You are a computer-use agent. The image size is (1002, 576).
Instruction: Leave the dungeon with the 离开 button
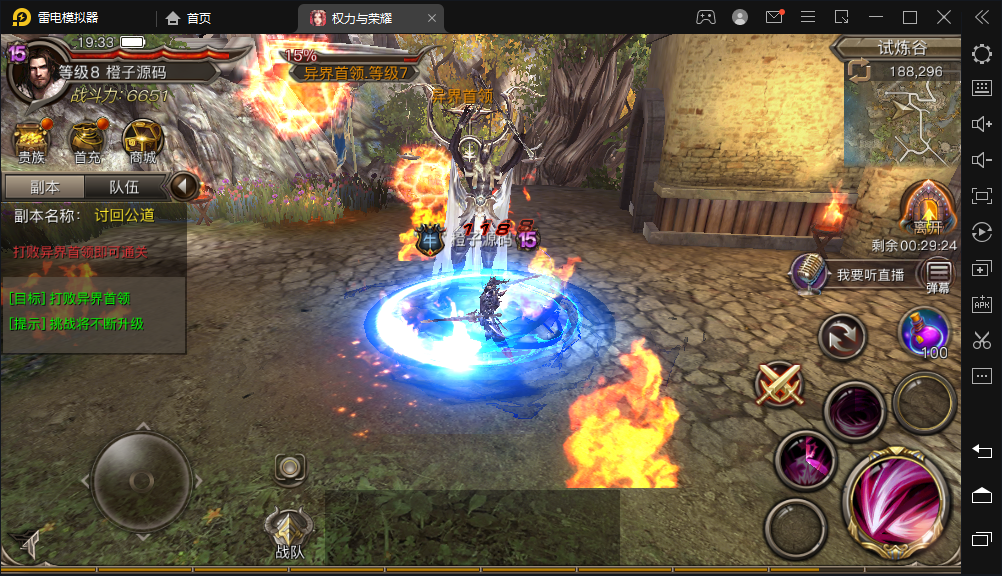tap(927, 210)
